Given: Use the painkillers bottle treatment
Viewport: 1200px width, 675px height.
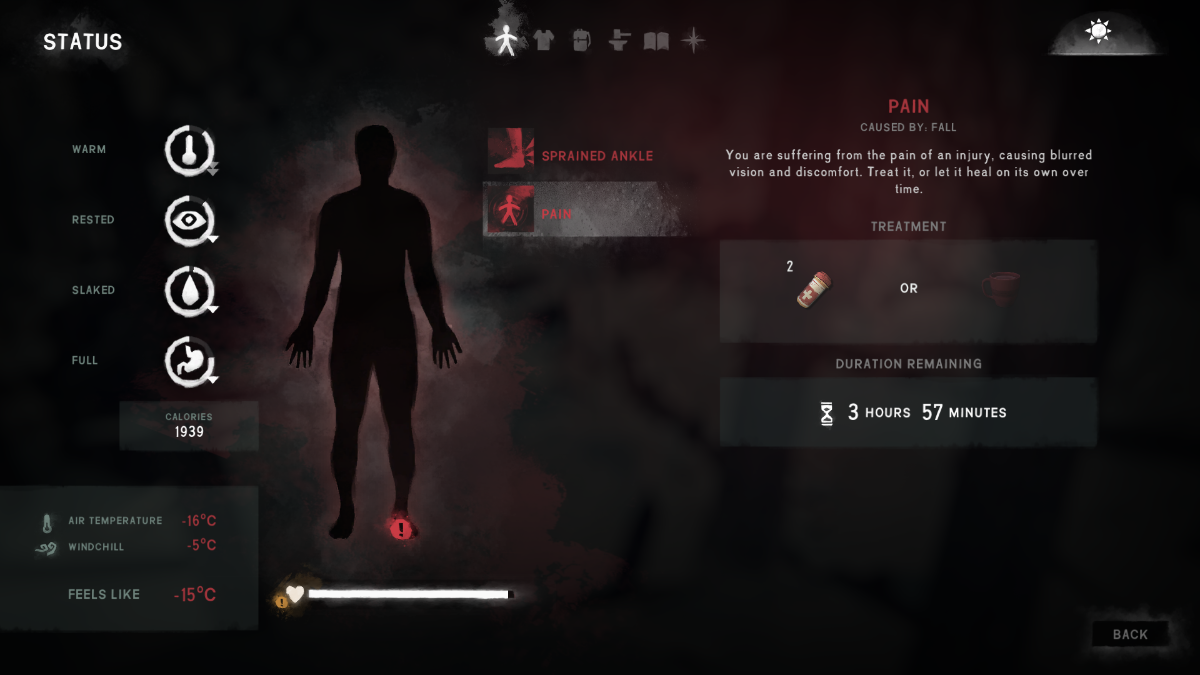Looking at the screenshot, I should tap(813, 288).
